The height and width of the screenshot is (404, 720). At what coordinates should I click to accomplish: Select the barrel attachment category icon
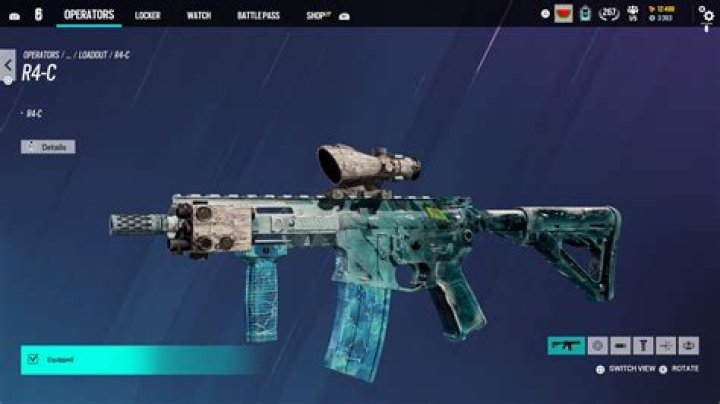click(620, 345)
